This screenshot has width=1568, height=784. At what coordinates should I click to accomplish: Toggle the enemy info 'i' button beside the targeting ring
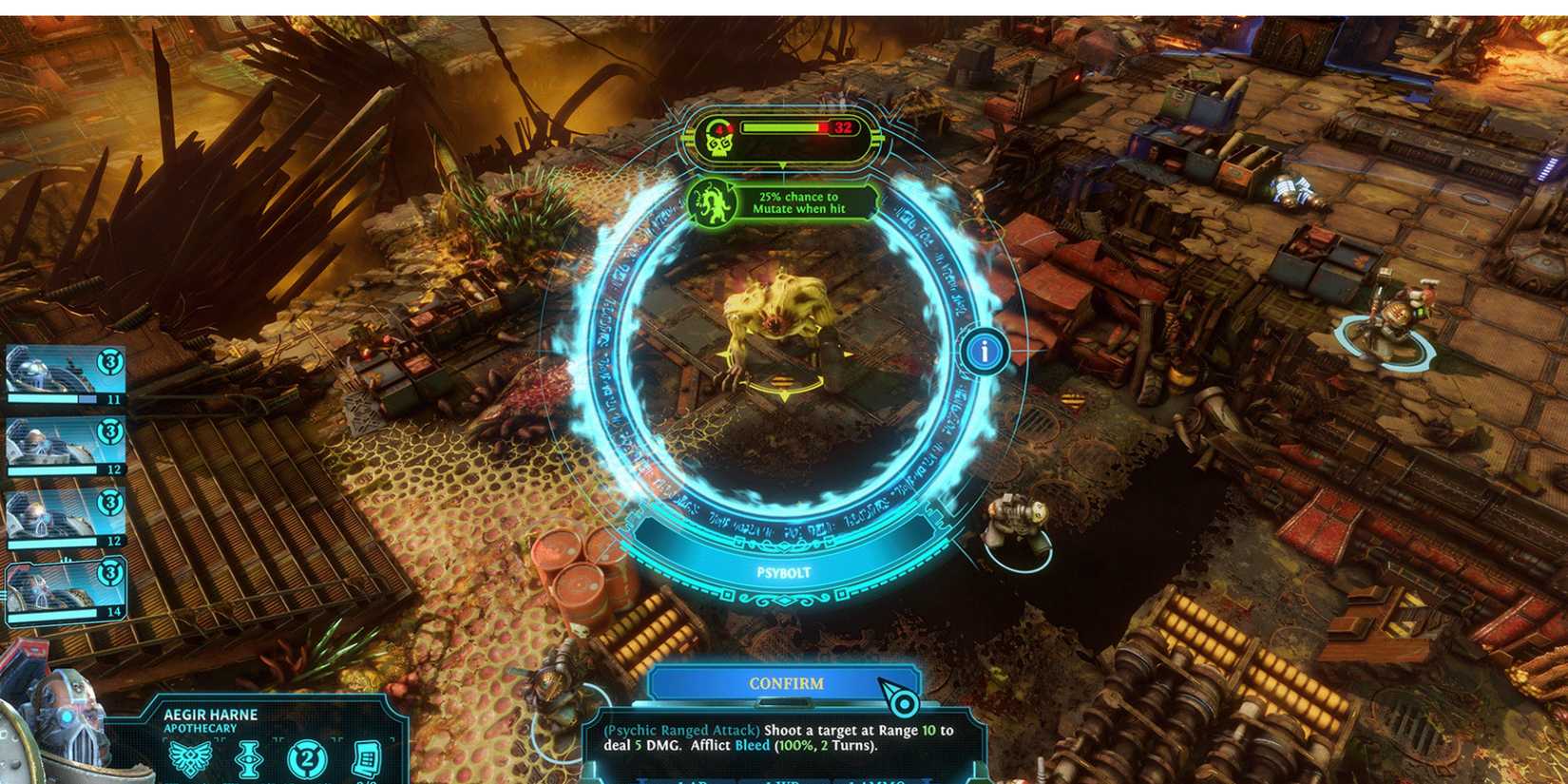[984, 350]
